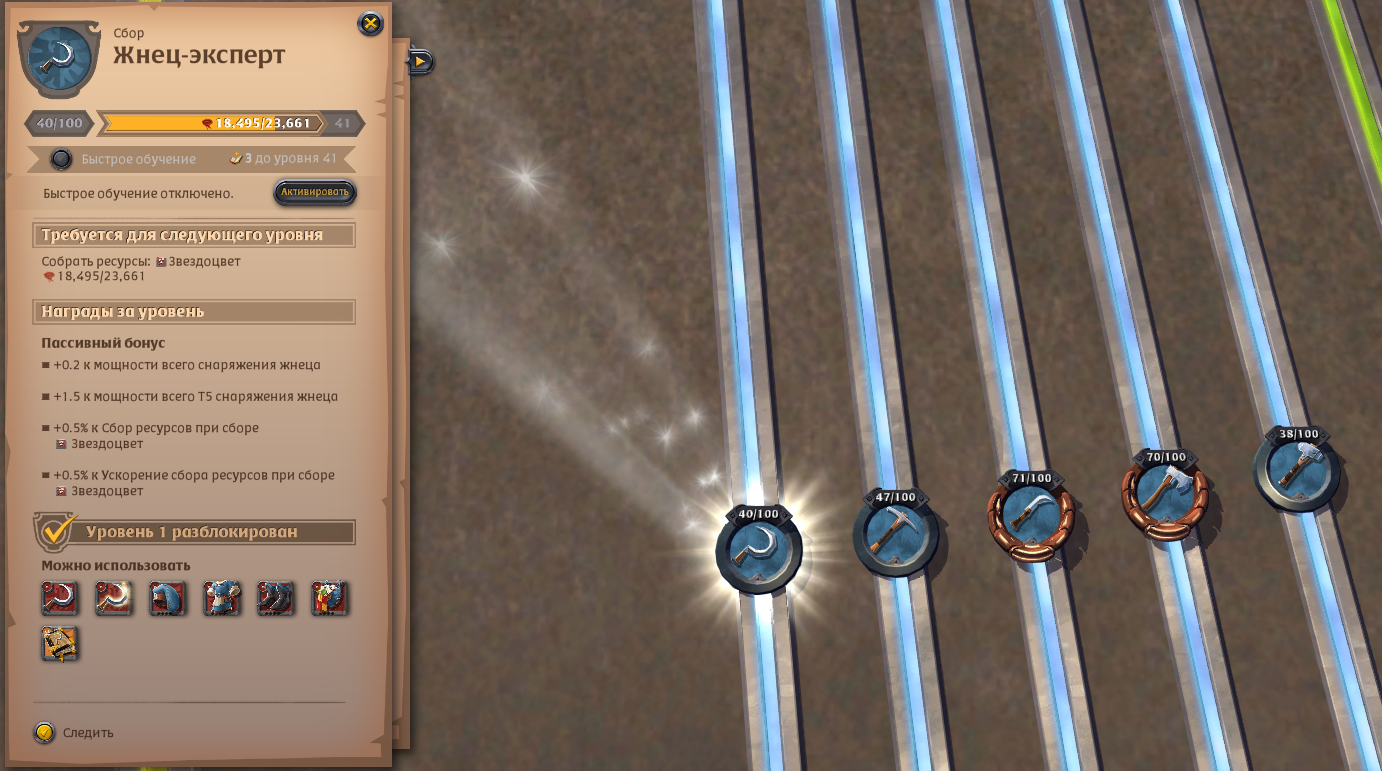Select the harvester workboots icon
Screen dimensions: 1382x771
[x=276, y=598]
